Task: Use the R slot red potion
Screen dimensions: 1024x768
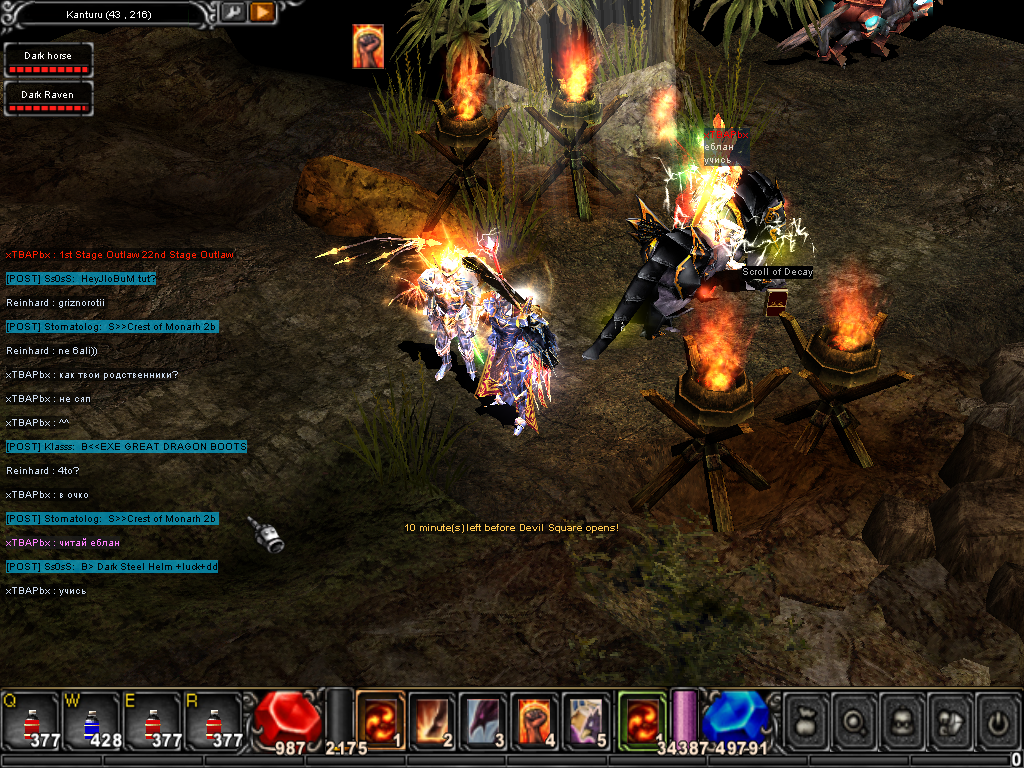Action: coord(212,720)
